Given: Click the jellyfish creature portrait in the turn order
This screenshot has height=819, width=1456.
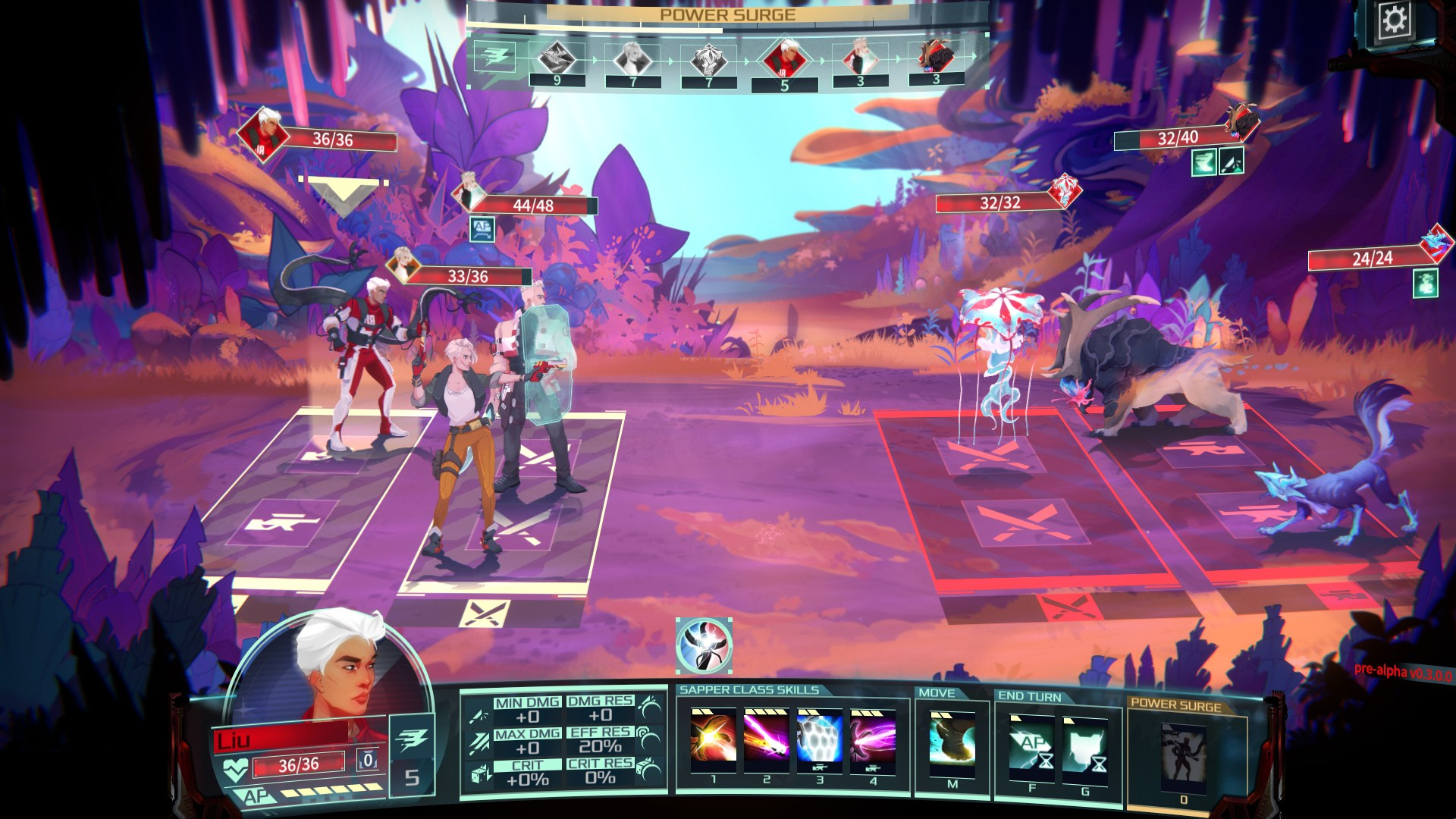Looking at the screenshot, I should point(708,58).
